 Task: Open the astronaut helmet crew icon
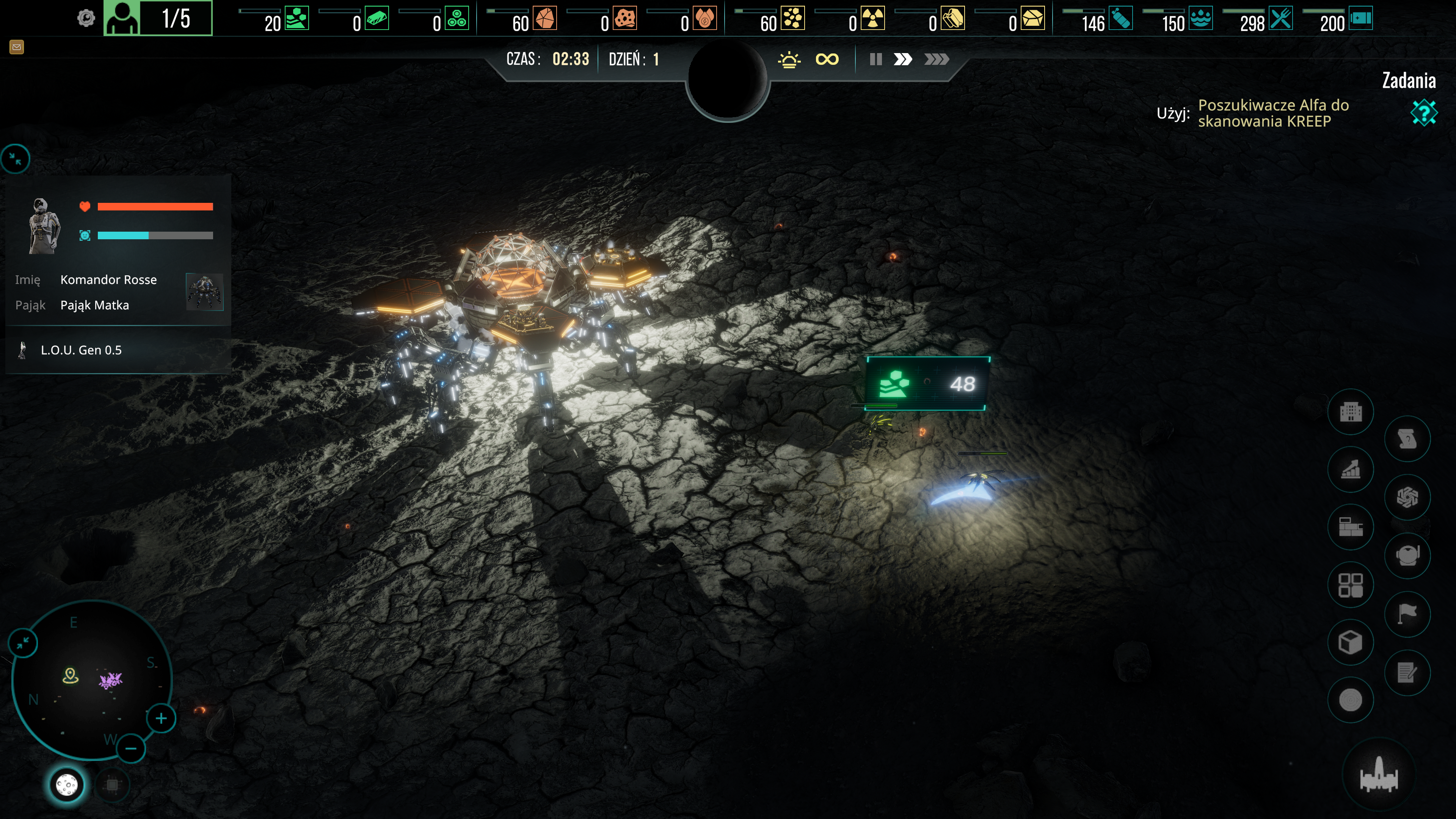click(x=1407, y=555)
